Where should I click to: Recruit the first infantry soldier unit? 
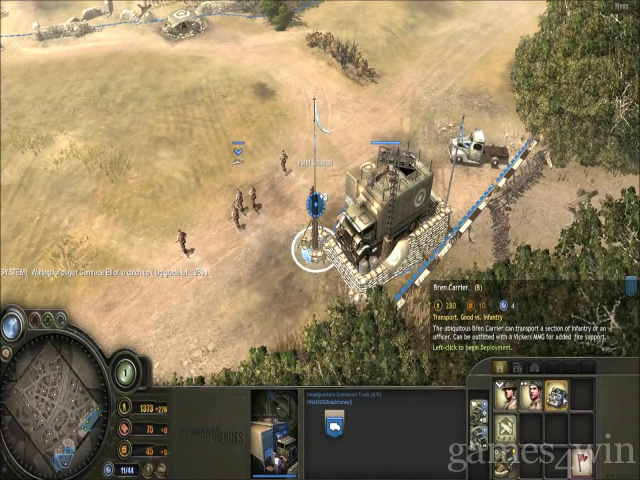coord(506,395)
